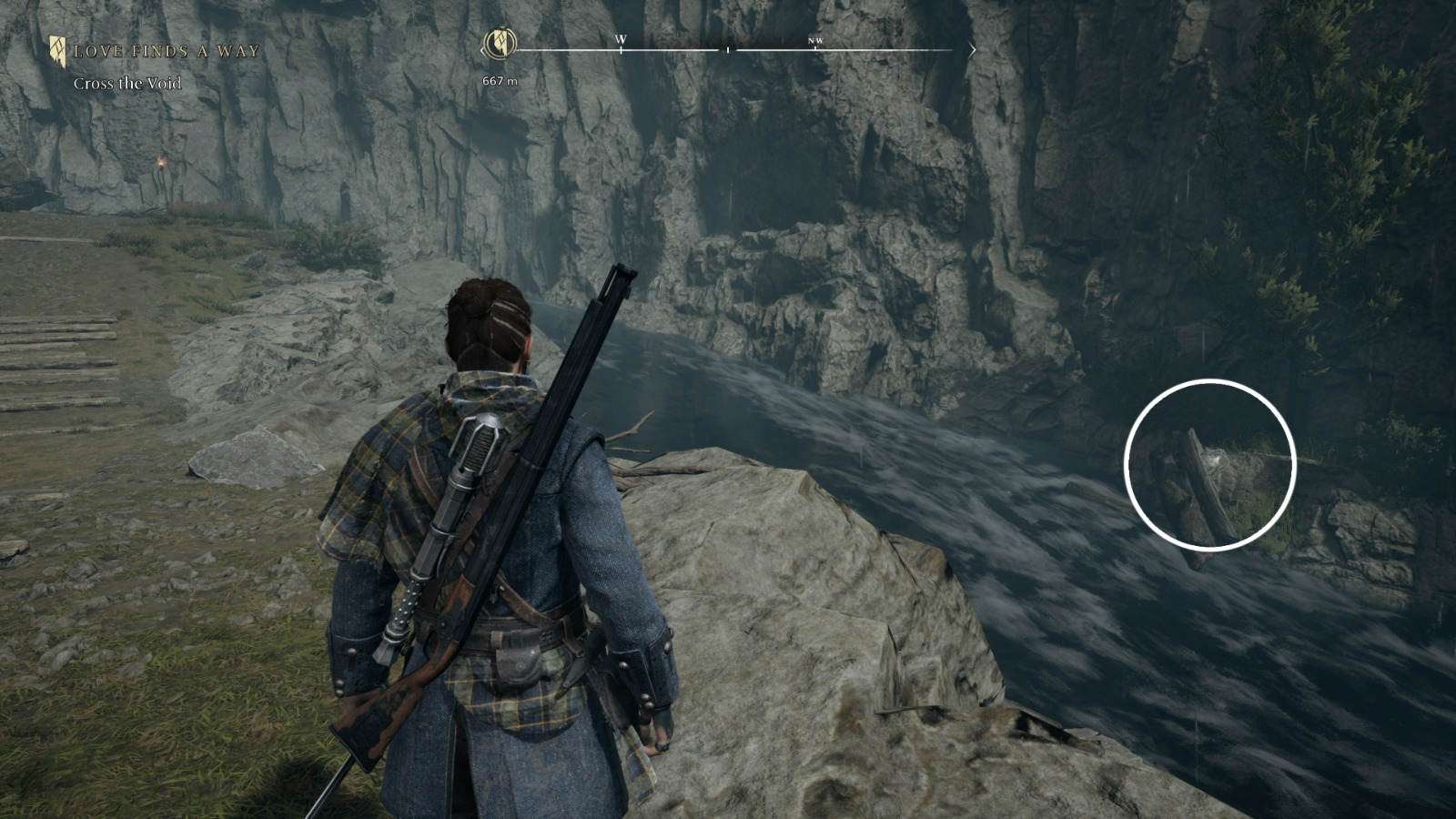1456x819 pixels.
Task: Toggle the quest tracker by clicking its banner
Action: tap(60, 52)
